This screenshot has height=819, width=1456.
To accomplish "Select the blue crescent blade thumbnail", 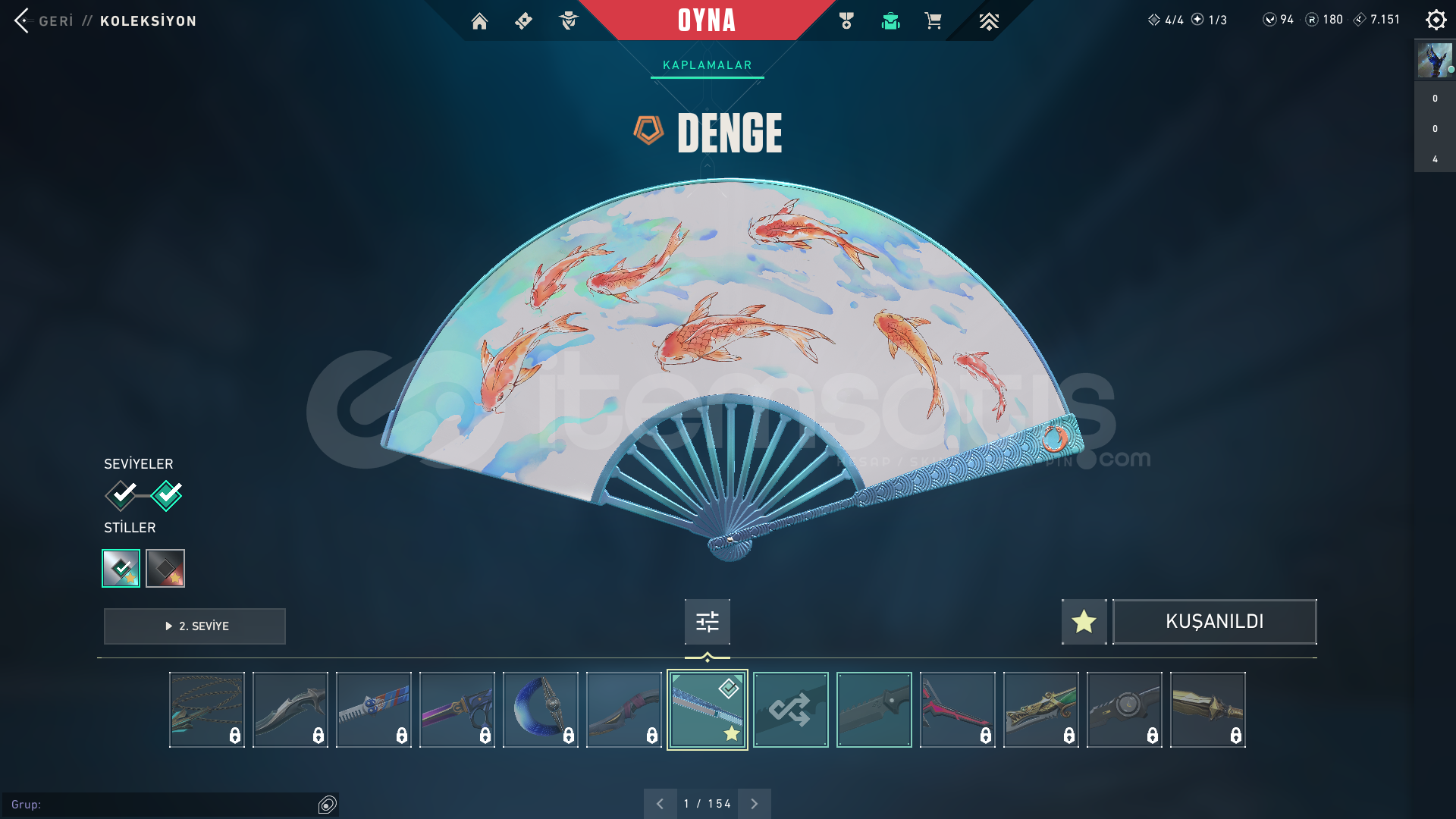I will [540, 710].
